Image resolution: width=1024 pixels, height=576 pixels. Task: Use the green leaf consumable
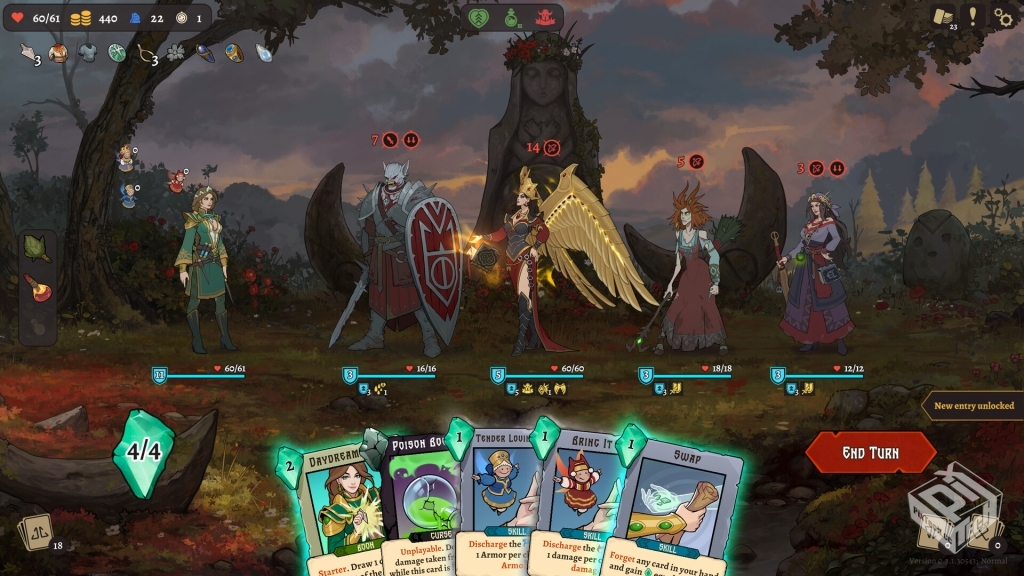click(x=37, y=246)
